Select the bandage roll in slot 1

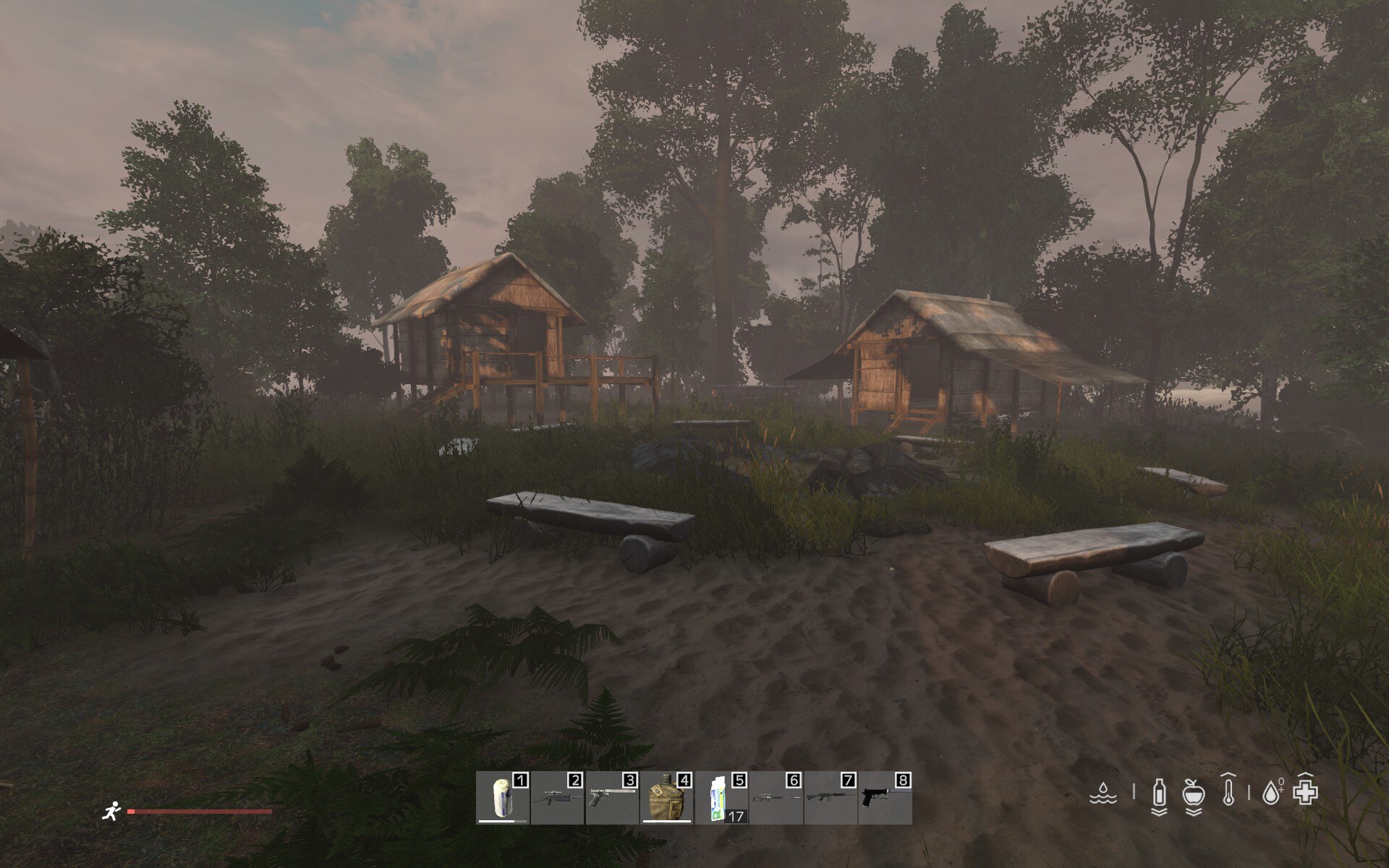(x=503, y=799)
